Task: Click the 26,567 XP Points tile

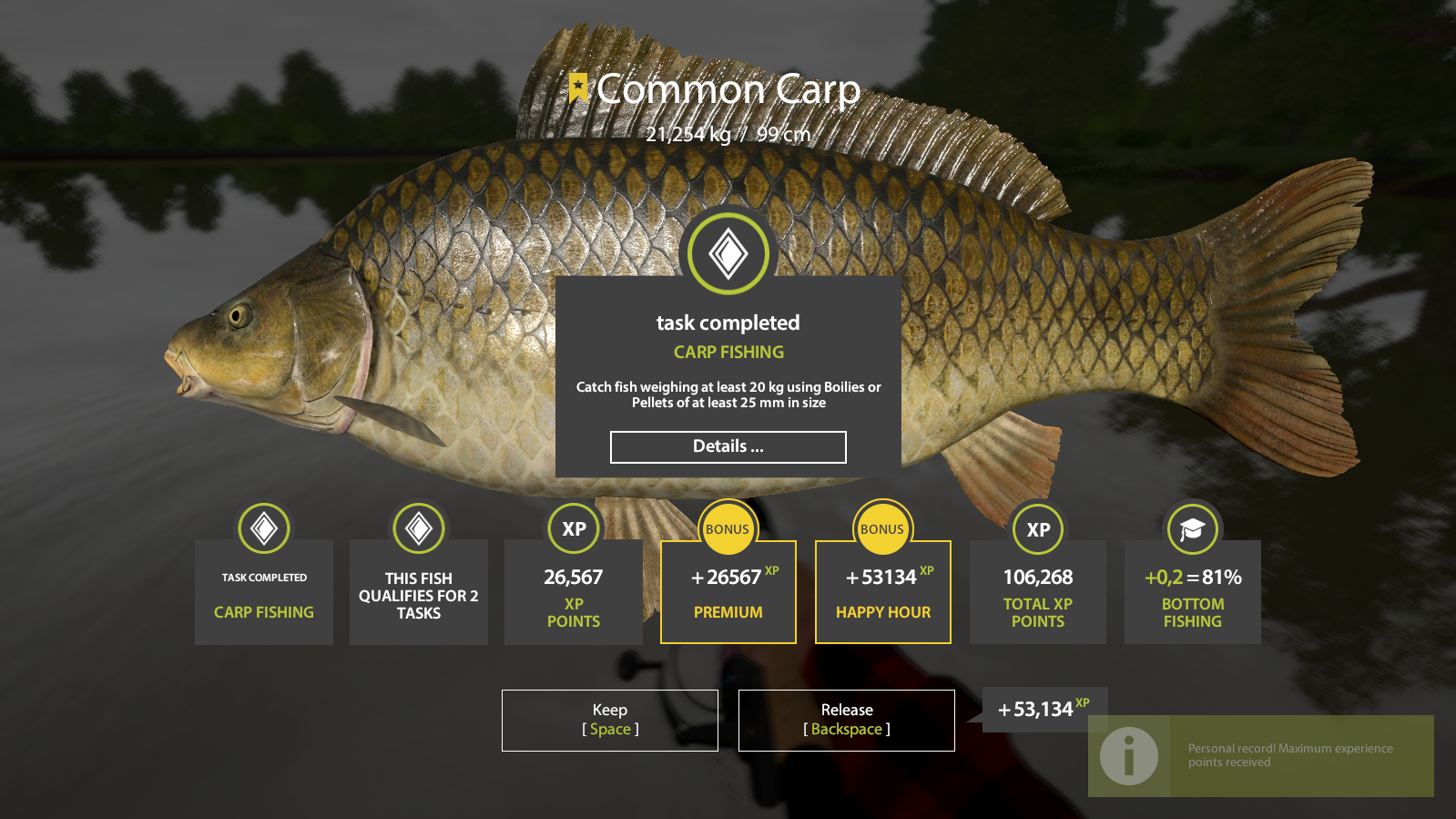Action: pos(573,591)
